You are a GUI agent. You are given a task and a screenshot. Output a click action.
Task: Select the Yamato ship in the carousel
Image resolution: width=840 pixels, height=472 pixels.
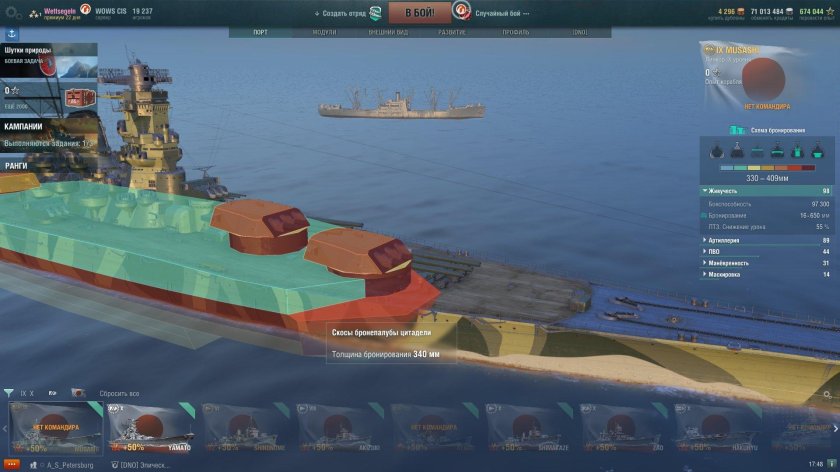(x=152, y=429)
